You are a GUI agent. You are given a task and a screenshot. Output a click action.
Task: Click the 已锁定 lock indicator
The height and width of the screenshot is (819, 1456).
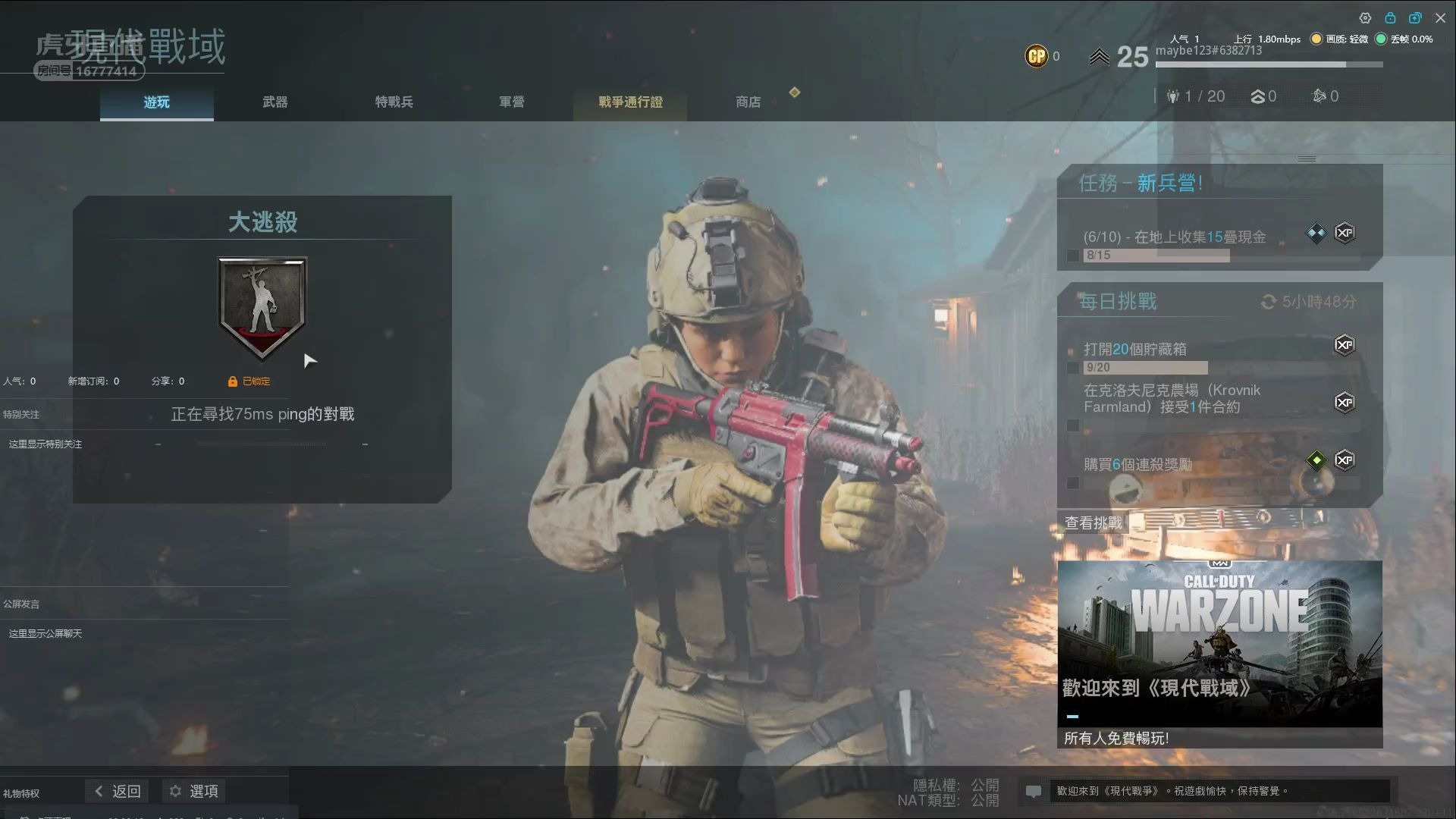[x=249, y=381]
